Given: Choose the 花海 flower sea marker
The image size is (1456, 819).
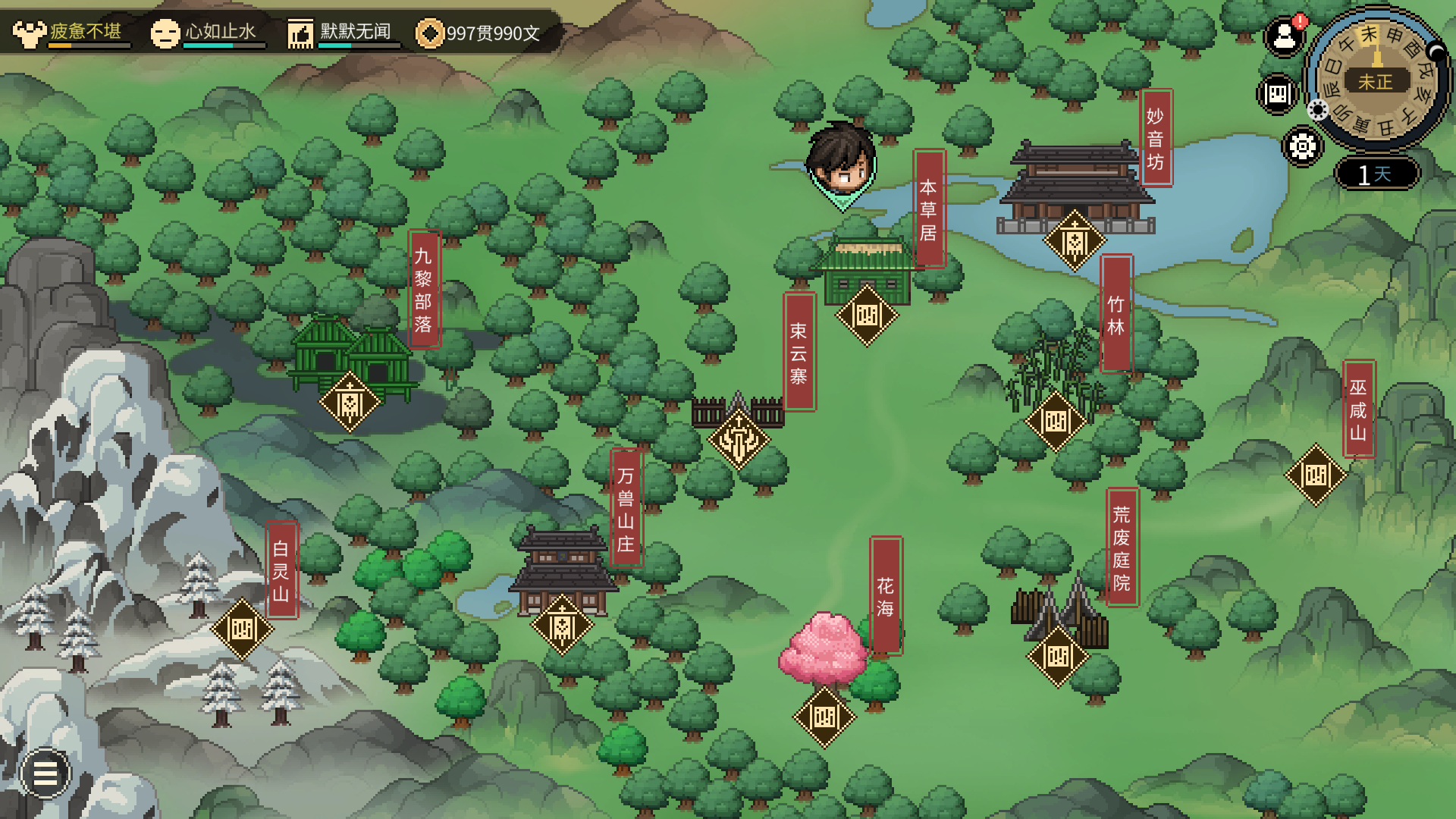Looking at the screenshot, I should [824, 717].
